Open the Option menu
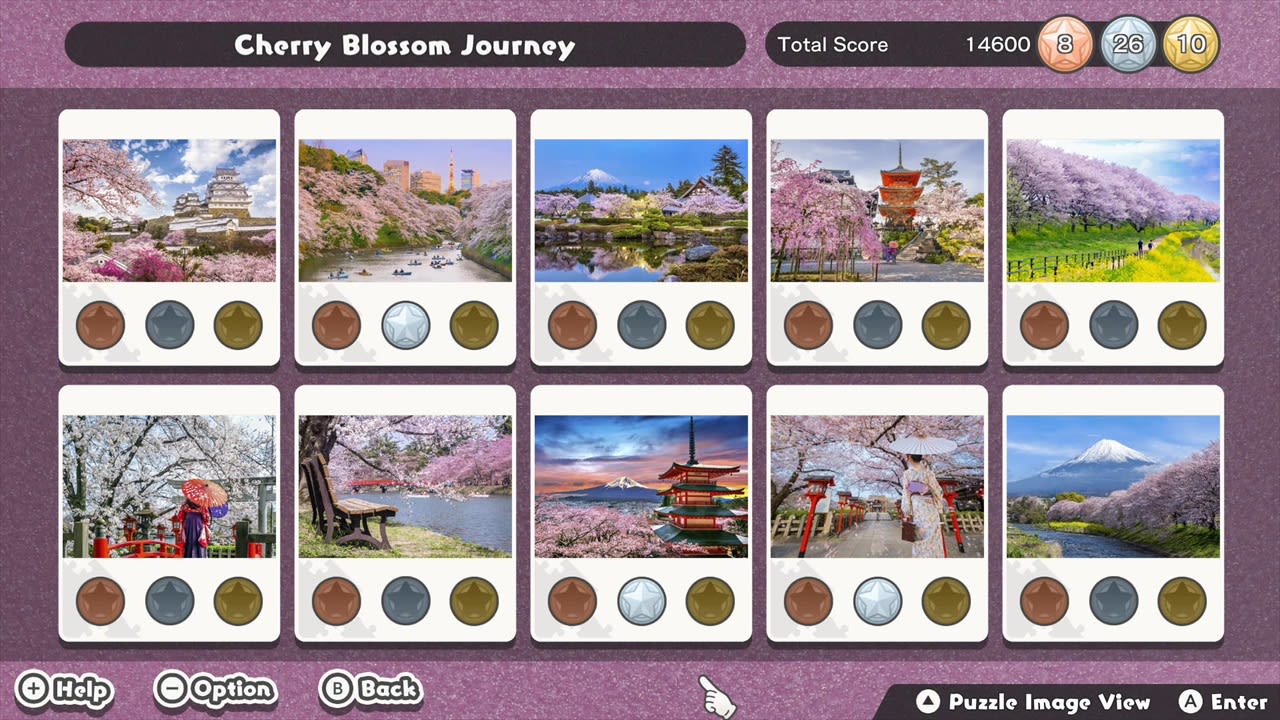 216,689
